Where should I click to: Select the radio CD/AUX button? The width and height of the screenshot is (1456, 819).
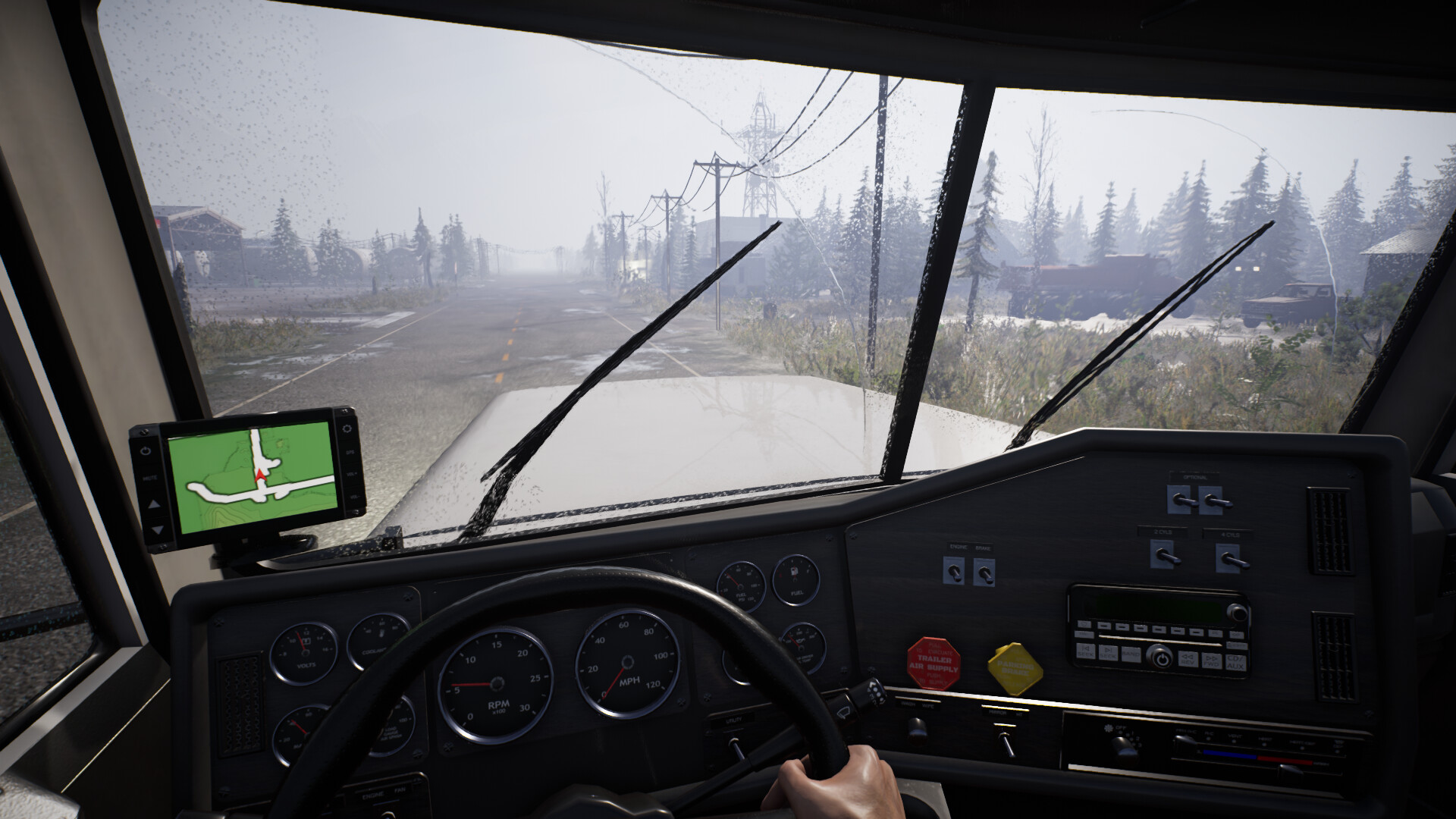(1235, 663)
